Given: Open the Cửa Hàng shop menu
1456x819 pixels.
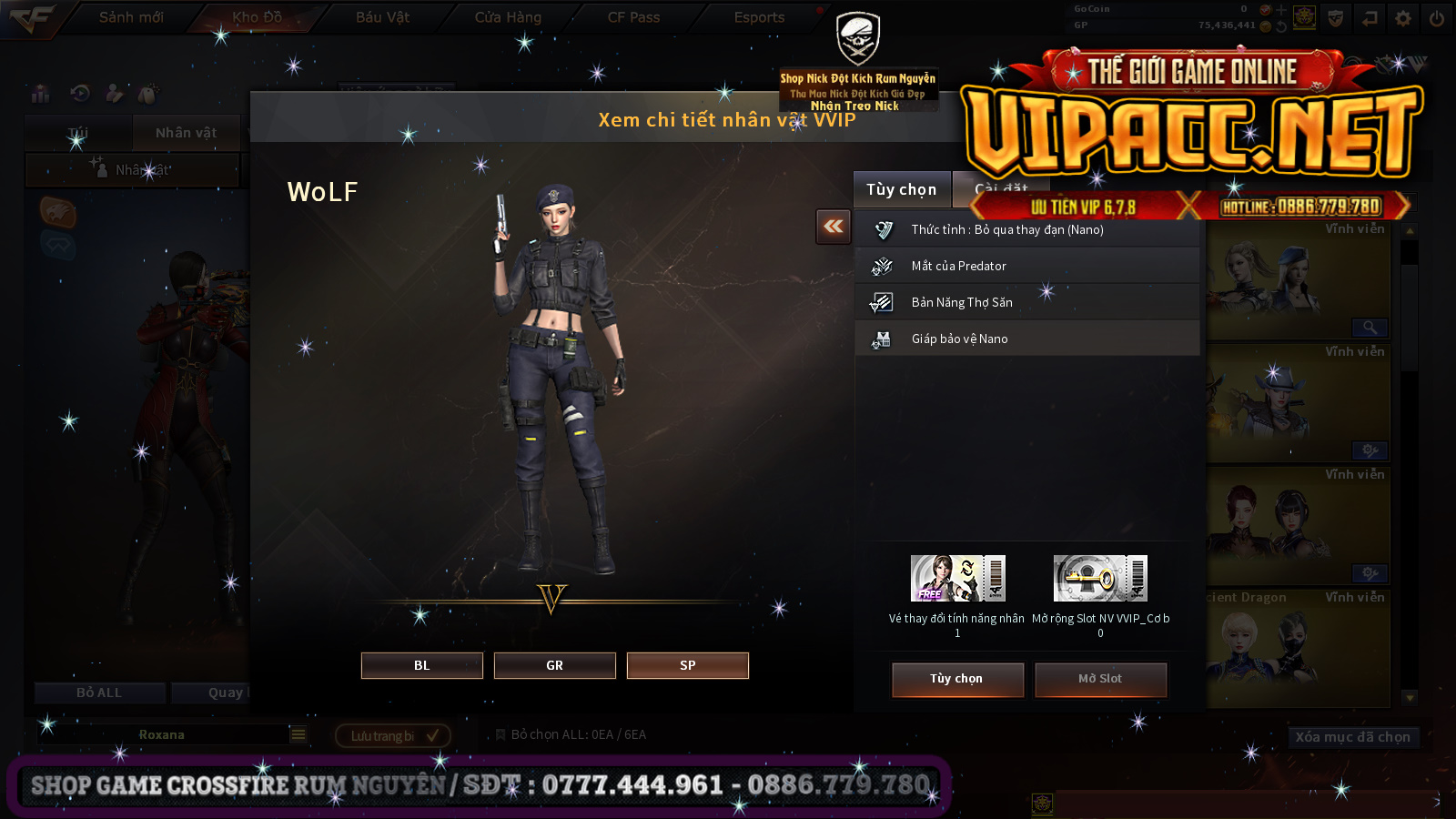Looking at the screenshot, I should (x=508, y=17).
